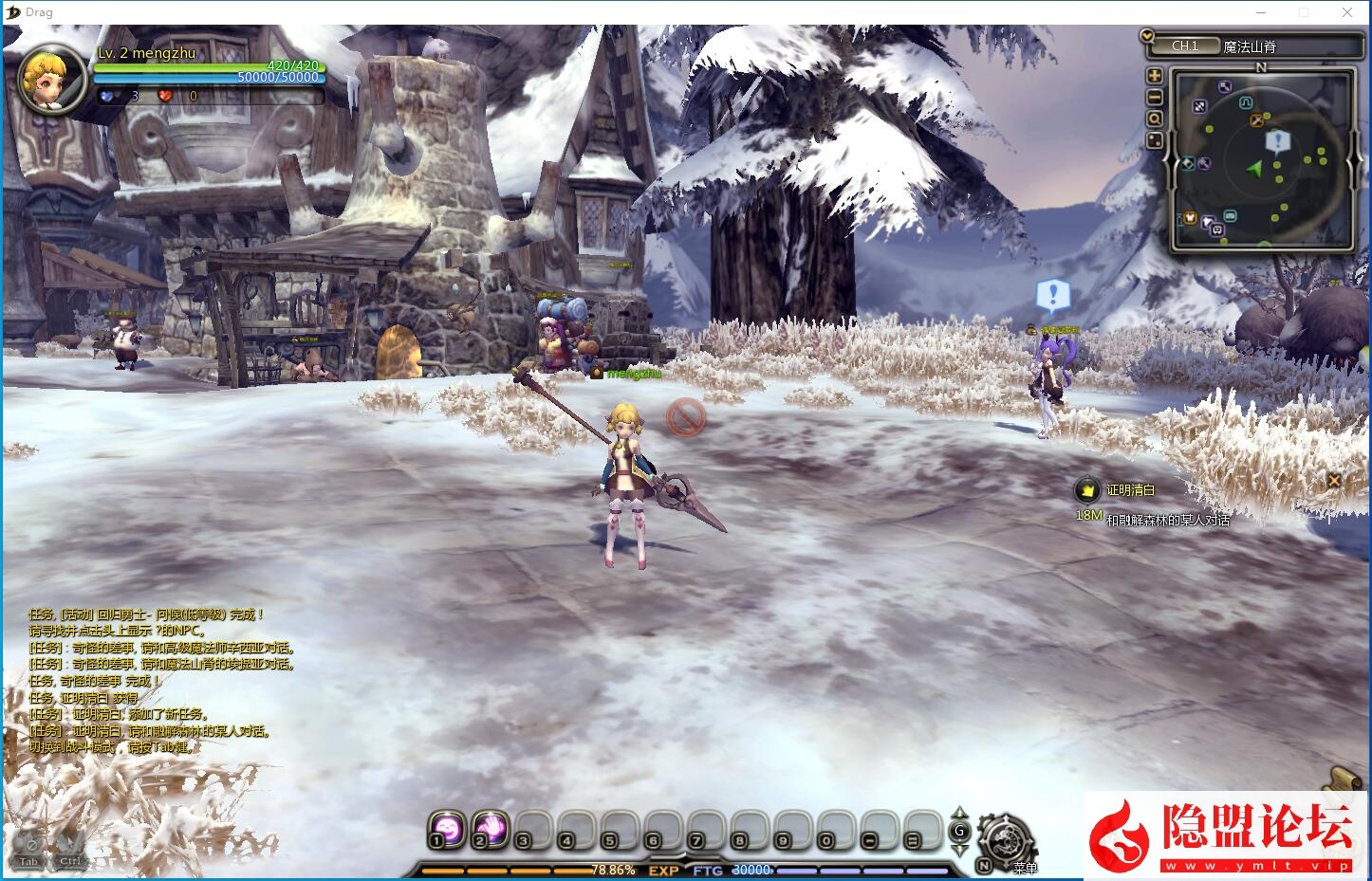Activate the purple hand skill in slot 2
Viewport: 1372px width, 881px height.
tap(490, 828)
